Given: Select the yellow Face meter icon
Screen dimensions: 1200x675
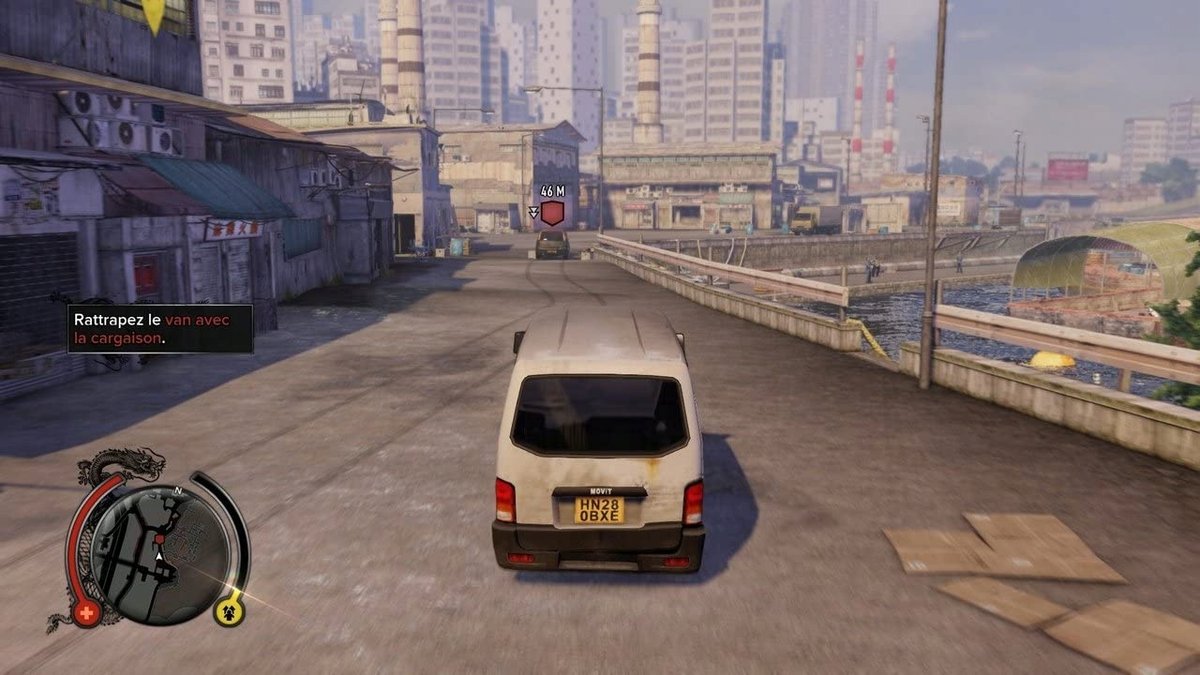Looking at the screenshot, I should 229,609.
